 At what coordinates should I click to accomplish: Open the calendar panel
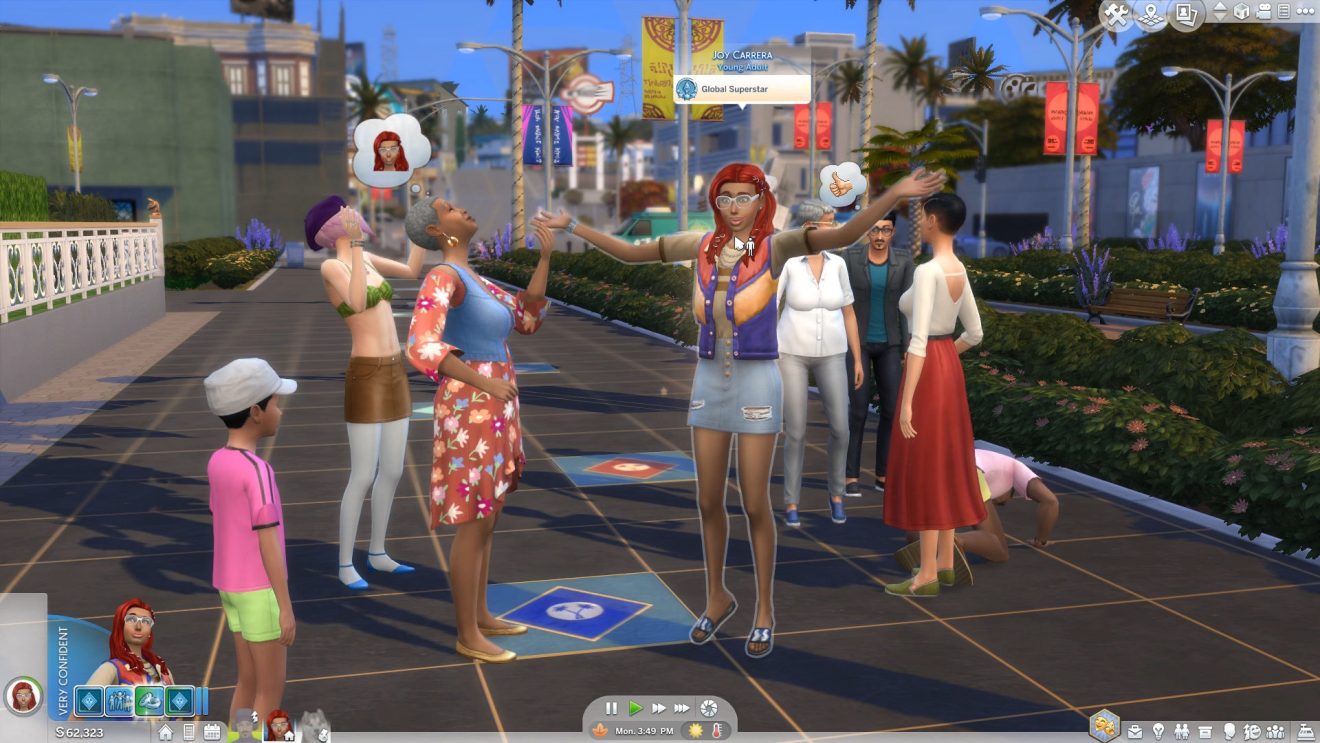pyautogui.click(x=212, y=732)
